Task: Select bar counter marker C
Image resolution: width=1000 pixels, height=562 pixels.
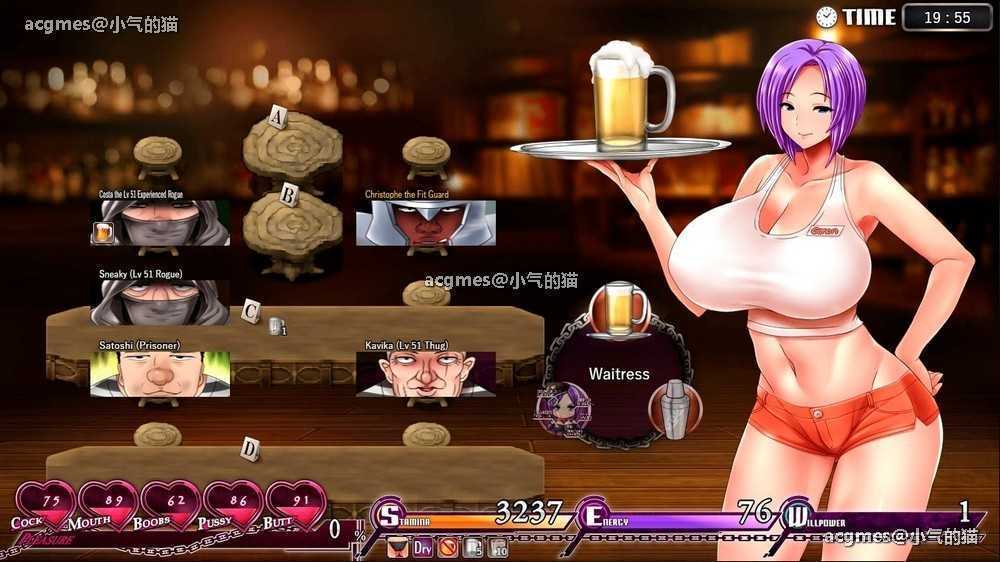Action: coord(252,311)
